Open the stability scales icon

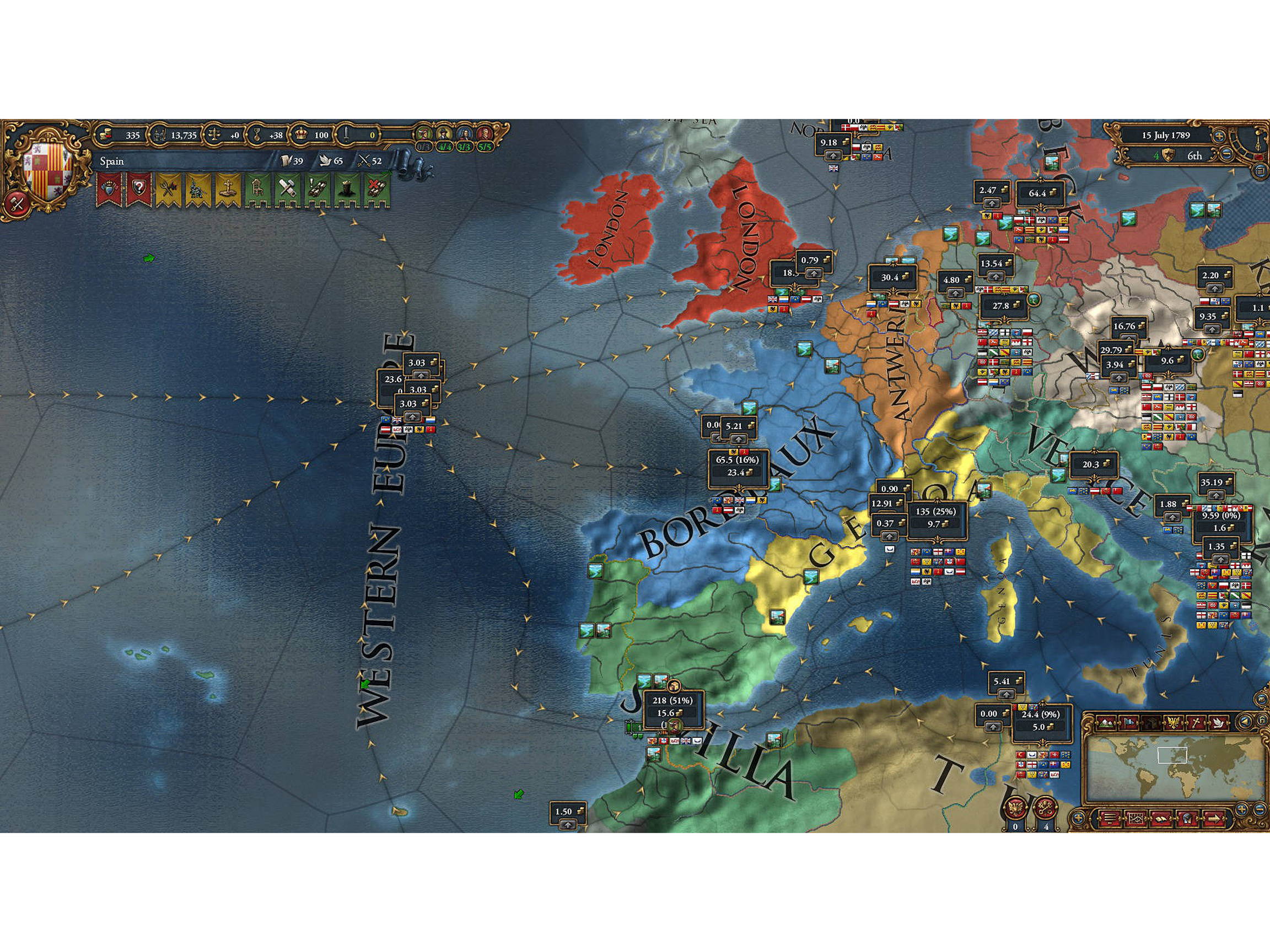(215, 136)
